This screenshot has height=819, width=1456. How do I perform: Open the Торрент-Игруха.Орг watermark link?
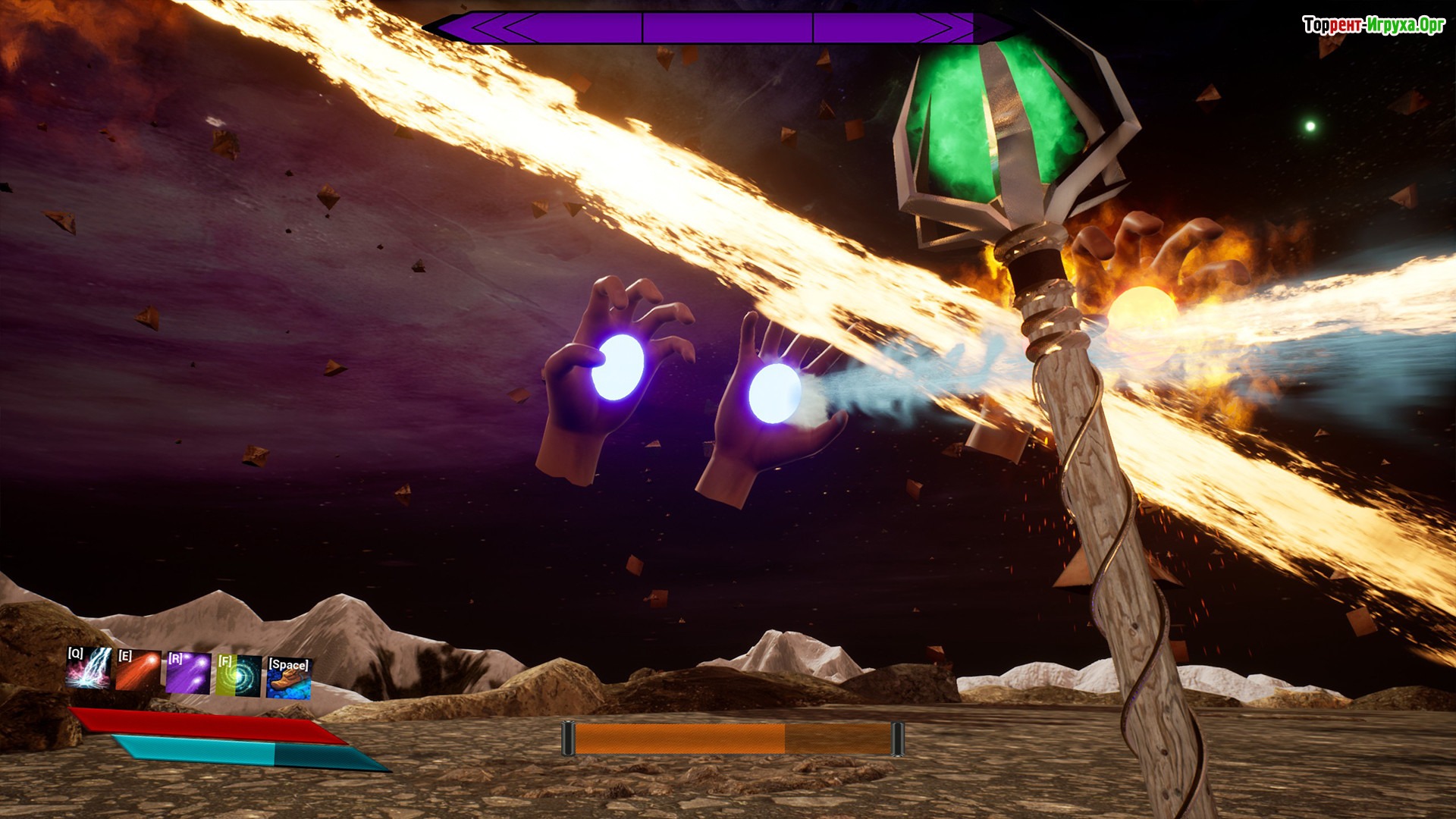[x=1373, y=25]
